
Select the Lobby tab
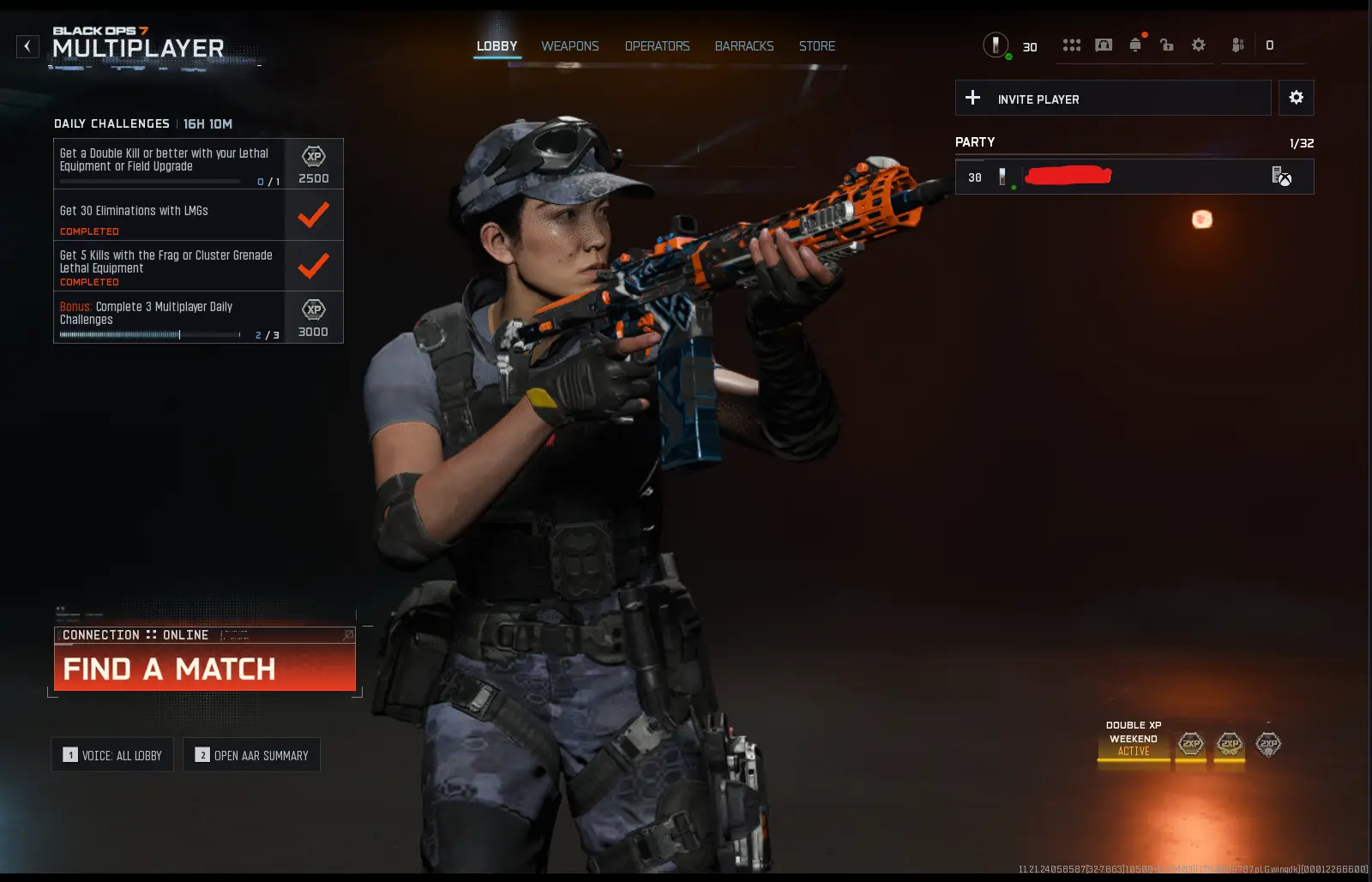click(x=497, y=46)
